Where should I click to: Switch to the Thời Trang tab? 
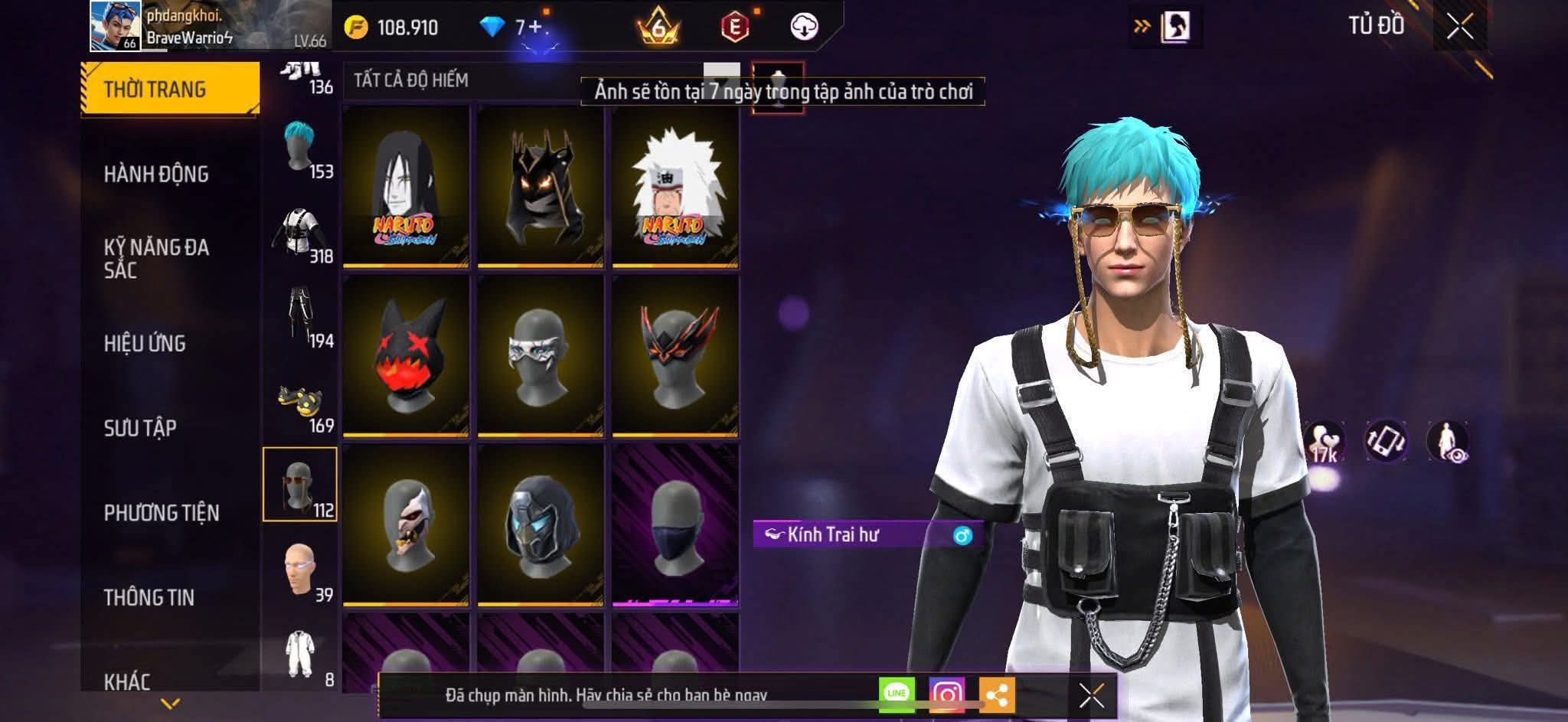170,89
